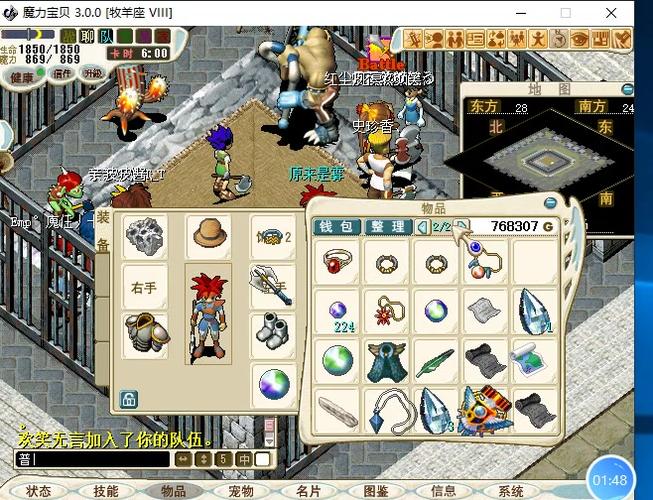Open the 宠物 pets tab
The height and width of the screenshot is (500, 653).
(x=241, y=491)
